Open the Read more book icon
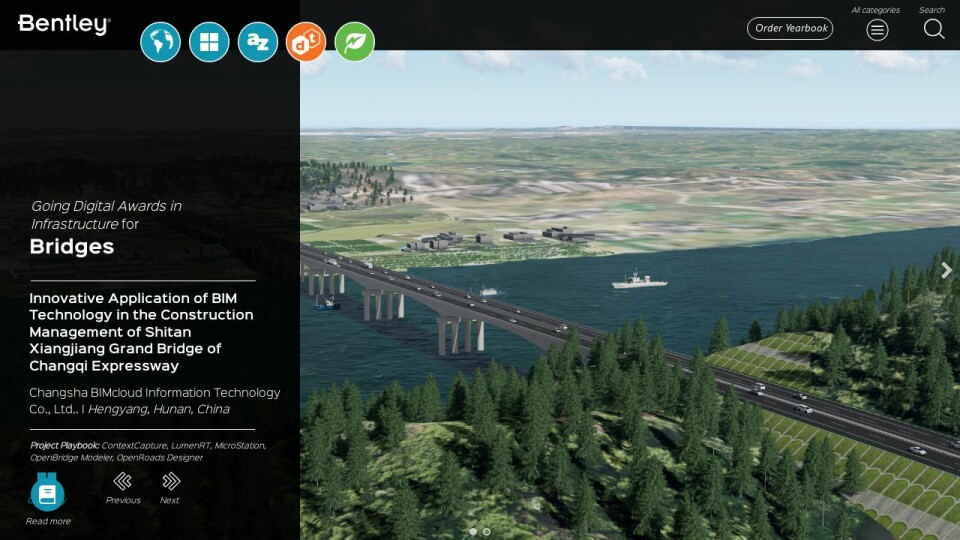The width and height of the screenshot is (960, 540). (48, 493)
